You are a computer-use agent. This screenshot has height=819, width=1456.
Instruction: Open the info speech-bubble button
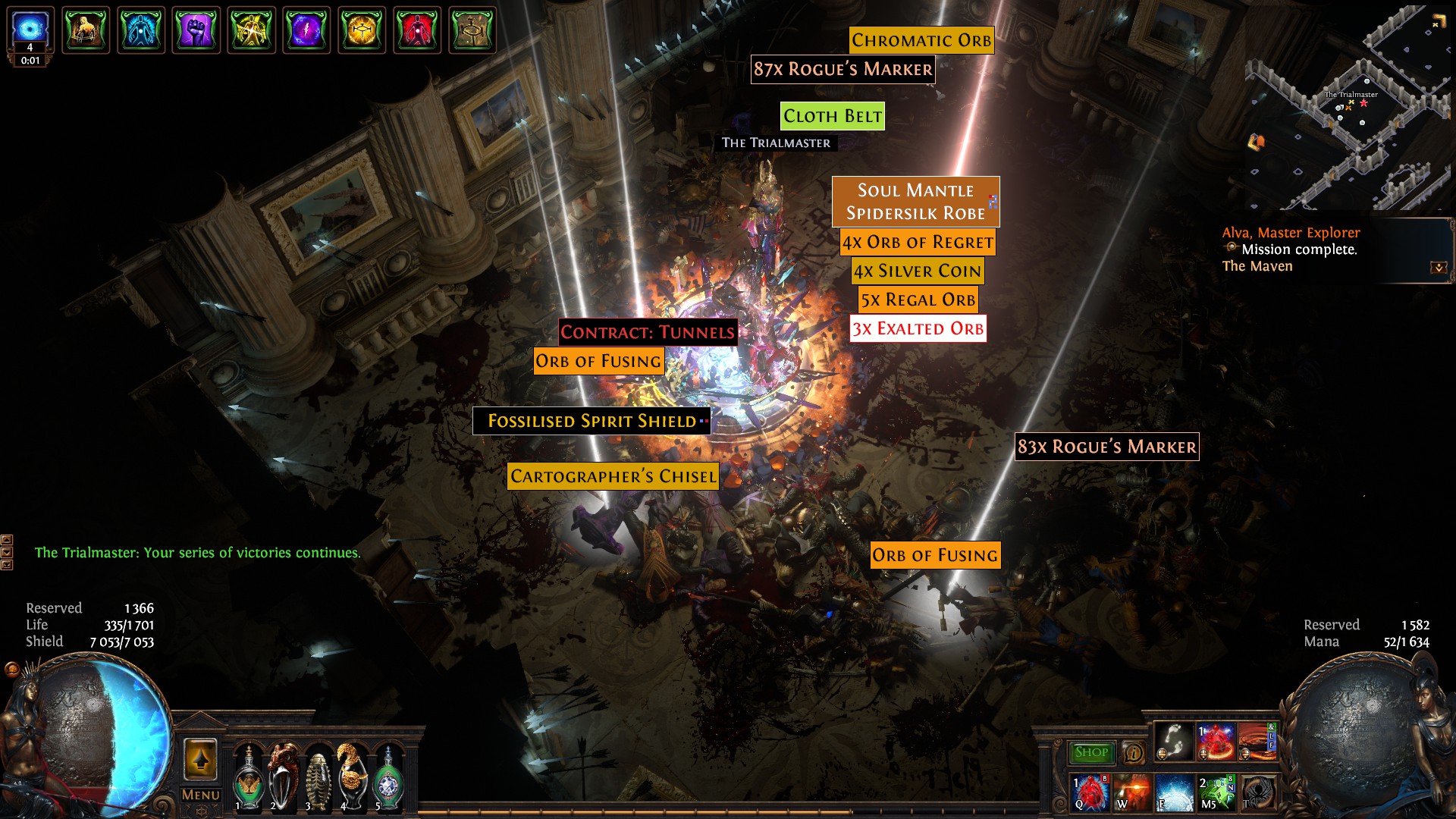point(1134,753)
